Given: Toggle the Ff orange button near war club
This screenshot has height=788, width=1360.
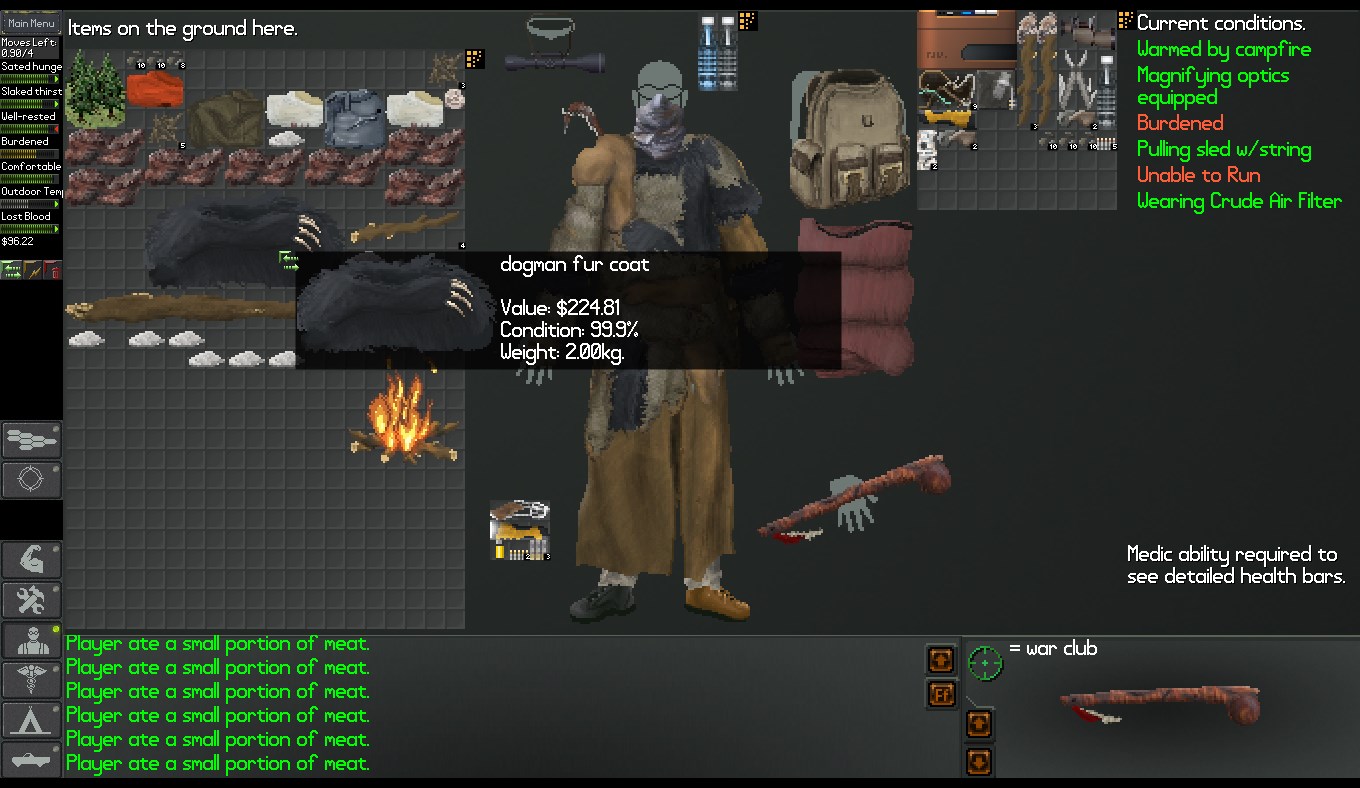Looking at the screenshot, I should (940, 695).
